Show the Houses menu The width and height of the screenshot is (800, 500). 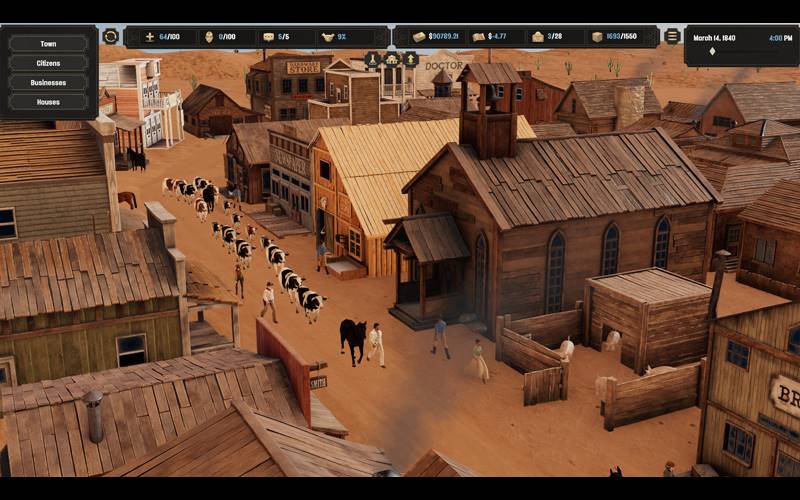pos(48,102)
